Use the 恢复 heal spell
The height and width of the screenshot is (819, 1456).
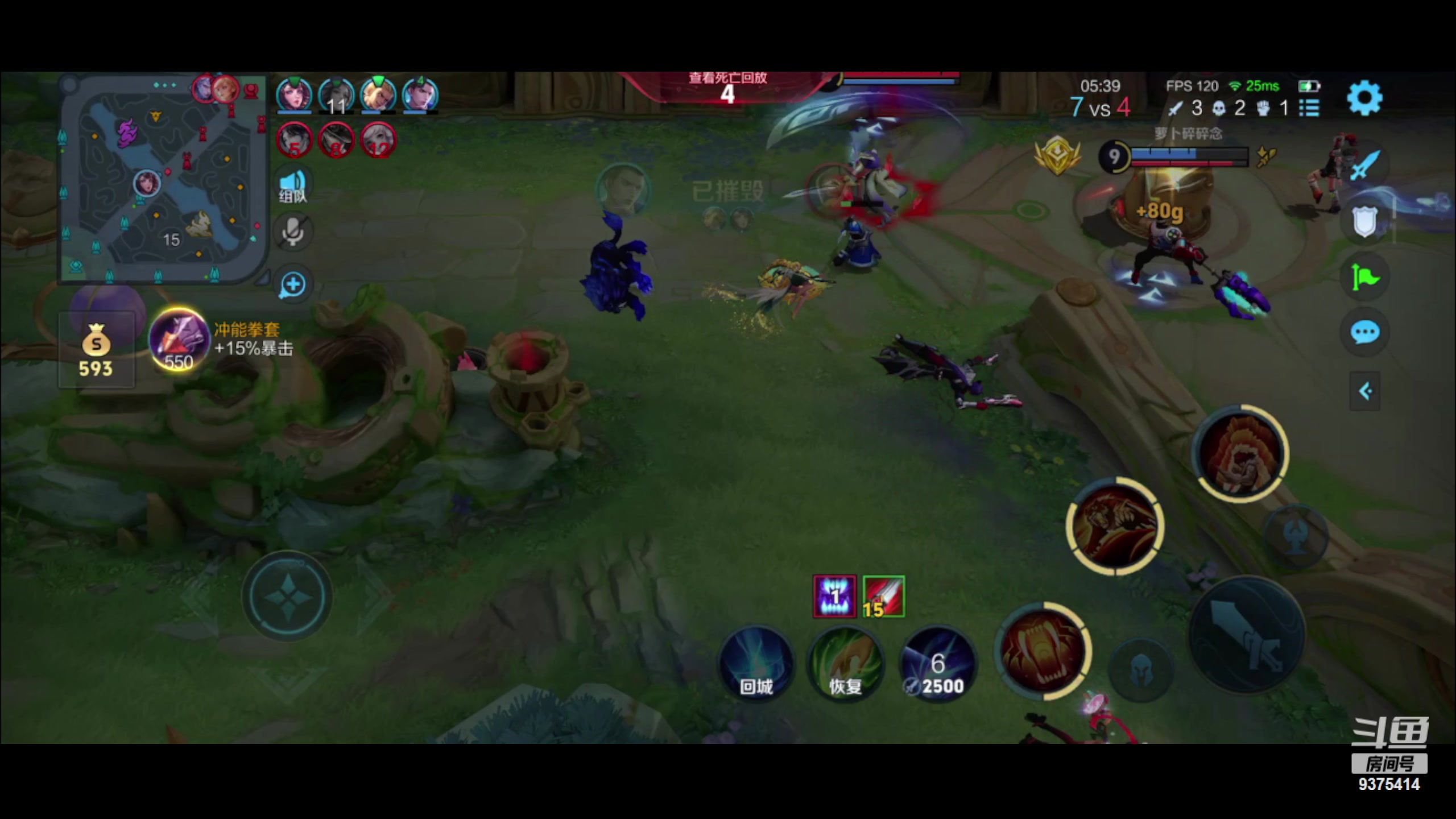click(x=845, y=664)
